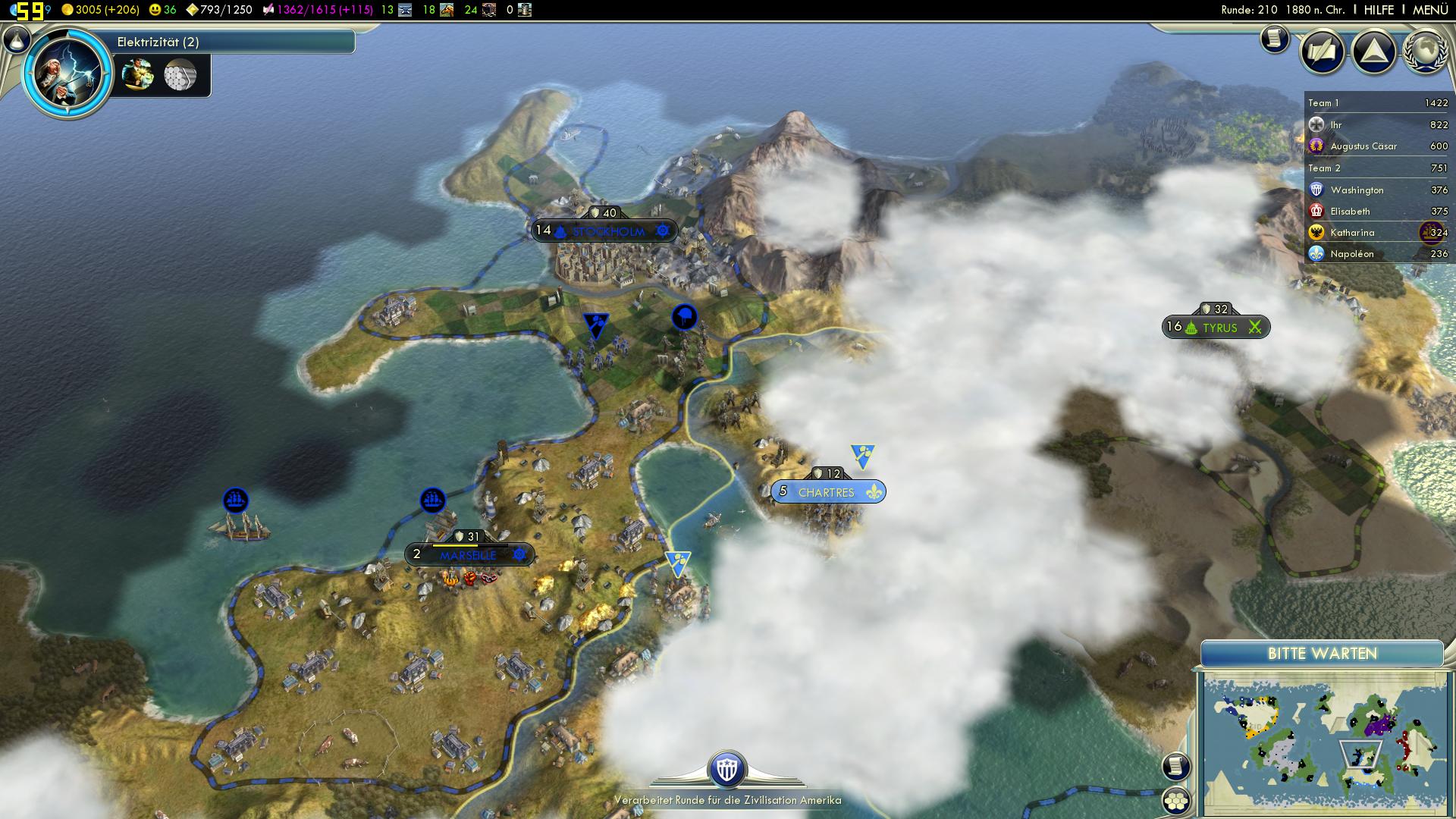
Task: Open the triangle advisor button
Action: (1373, 52)
